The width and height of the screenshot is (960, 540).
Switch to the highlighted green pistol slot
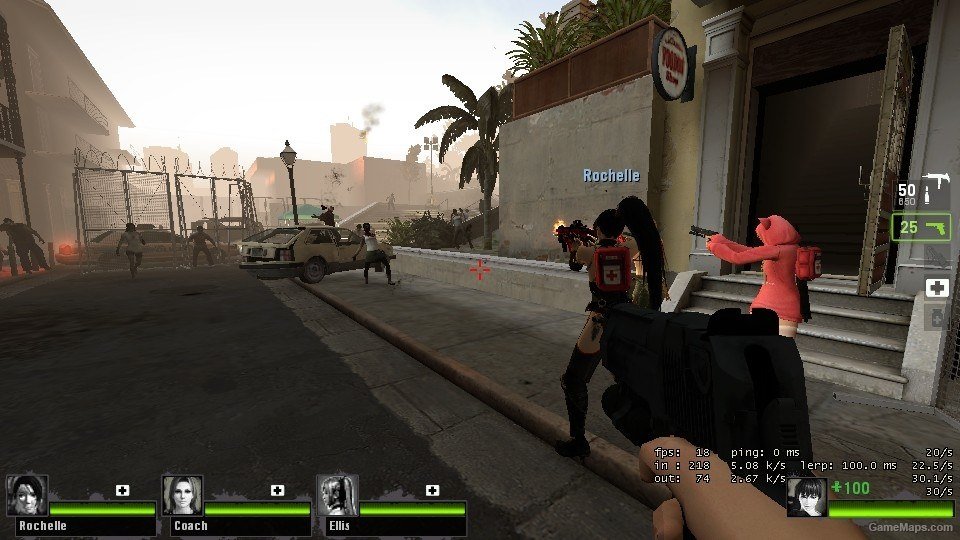pyautogui.click(x=920, y=227)
